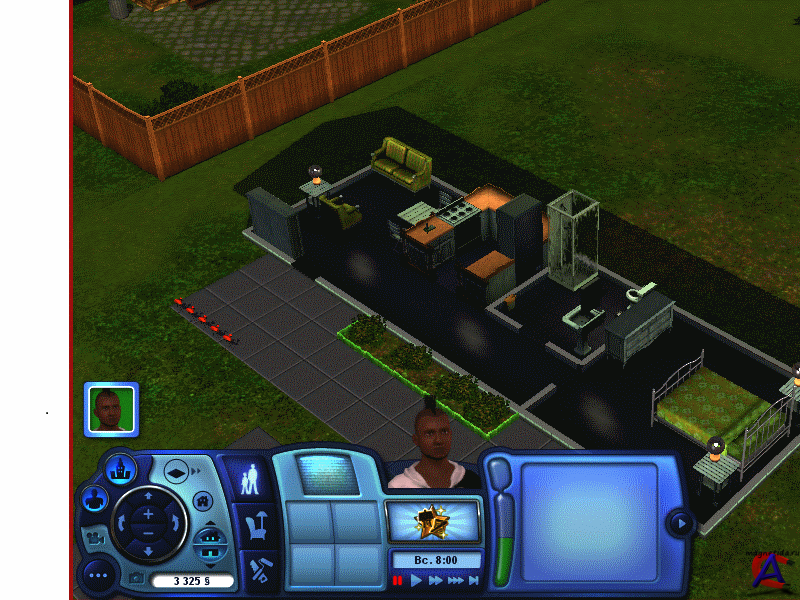Pause the game with red pause button
Viewport: 800px width, 600px height.
(x=398, y=580)
